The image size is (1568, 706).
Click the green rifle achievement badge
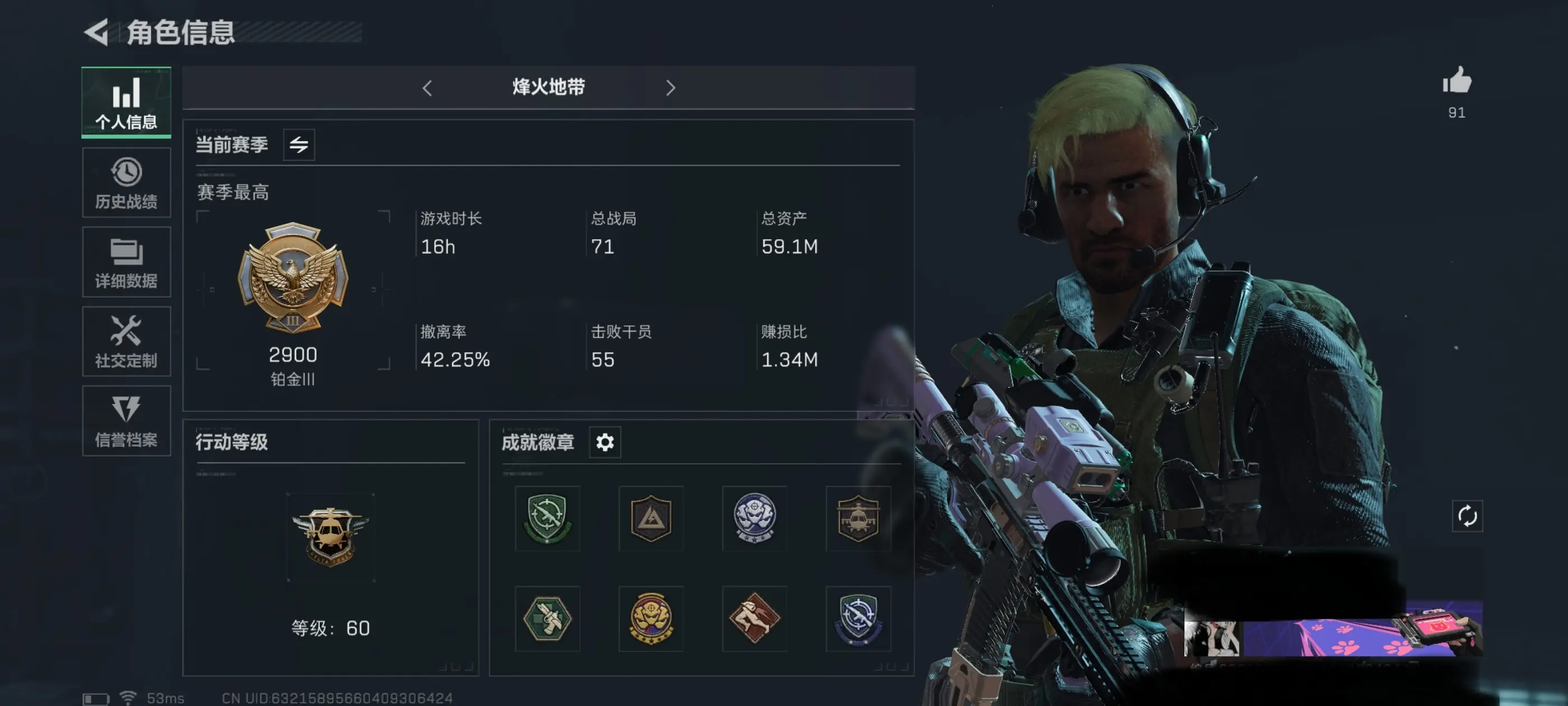tap(547, 518)
